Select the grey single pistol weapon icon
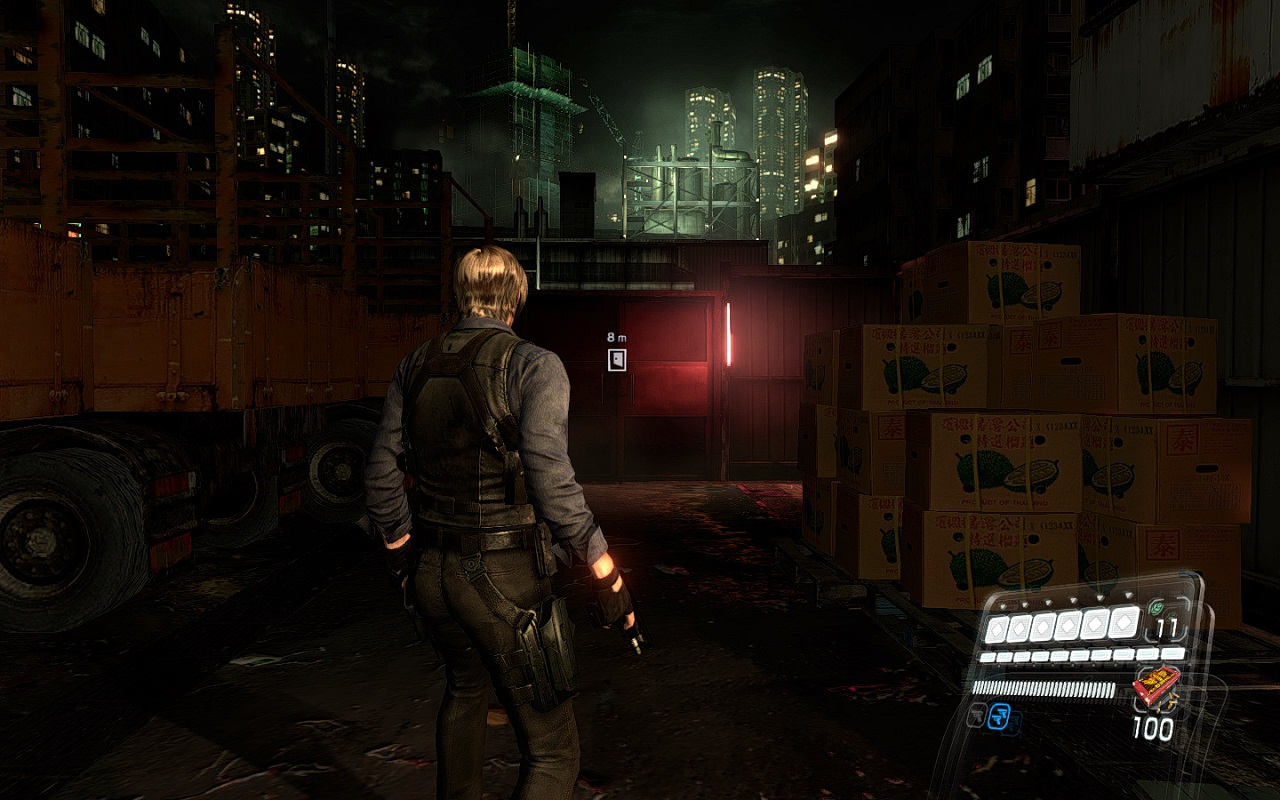This screenshot has height=800, width=1280. 977,715
